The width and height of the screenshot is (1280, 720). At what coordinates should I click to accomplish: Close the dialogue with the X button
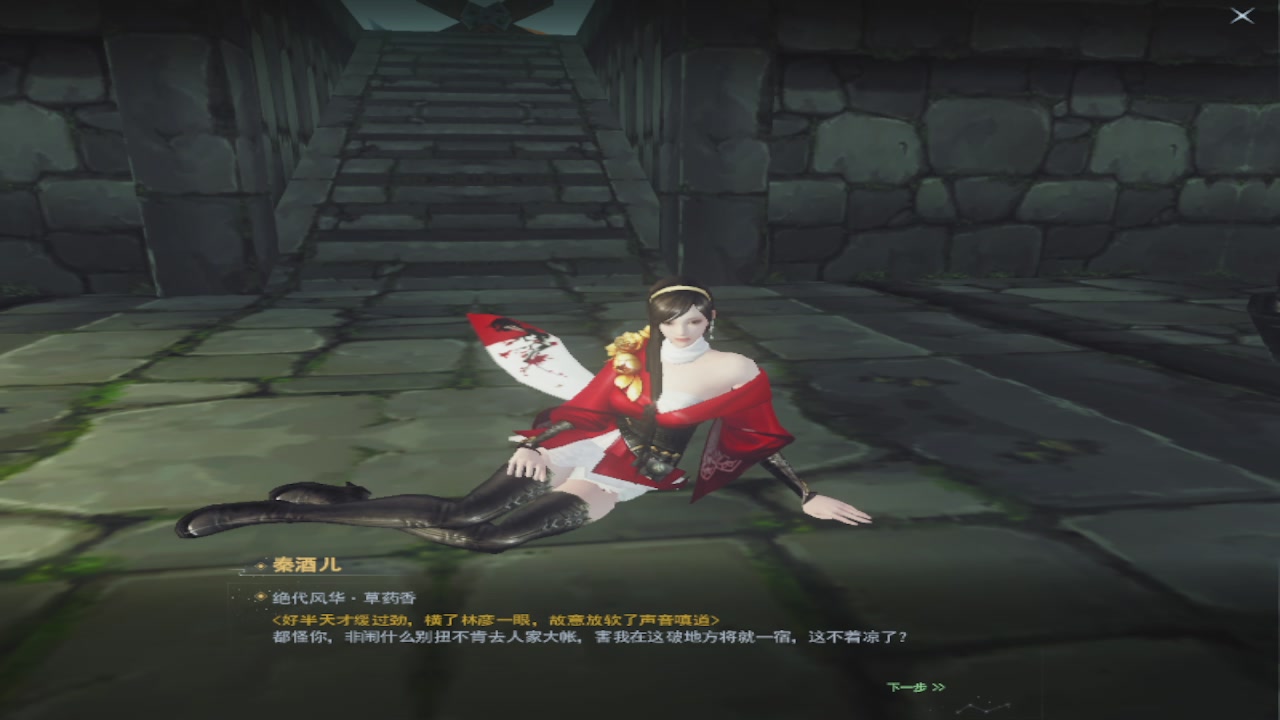1243,15
